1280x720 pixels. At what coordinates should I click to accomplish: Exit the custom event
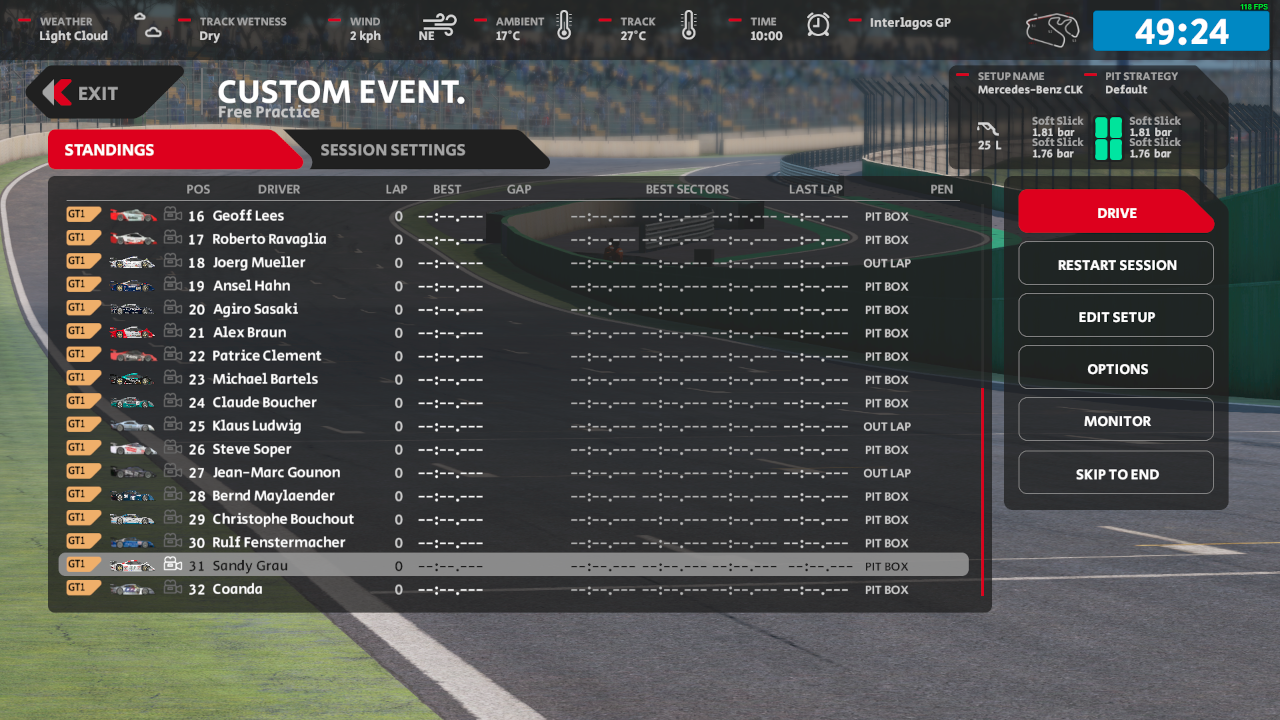[98, 93]
